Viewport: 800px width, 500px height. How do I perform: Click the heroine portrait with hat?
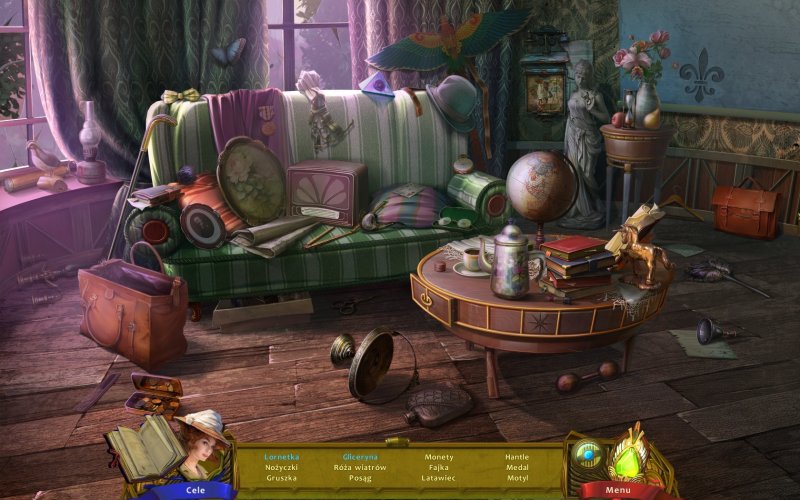(201, 441)
